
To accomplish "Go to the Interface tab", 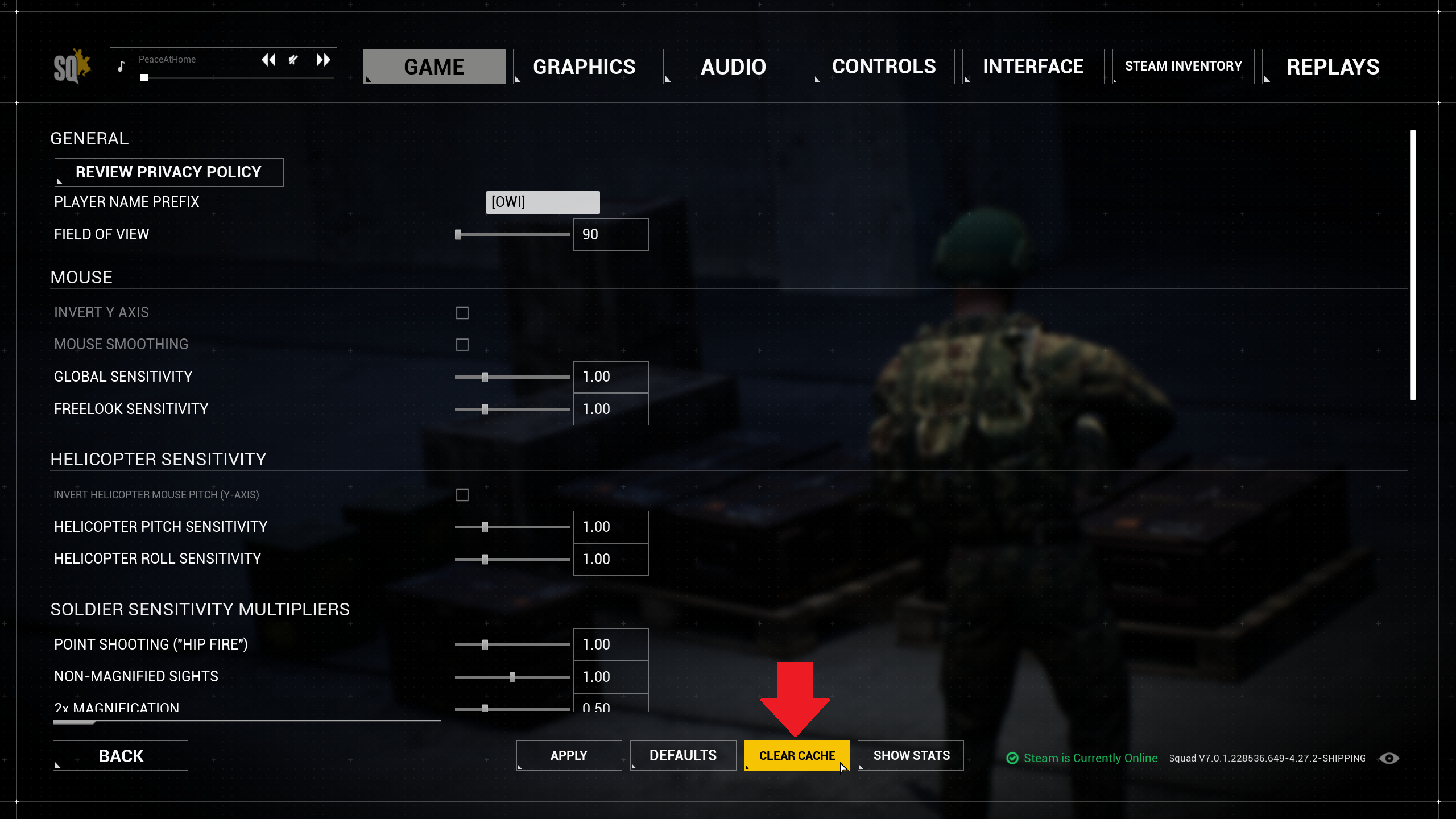I will [x=1033, y=67].
